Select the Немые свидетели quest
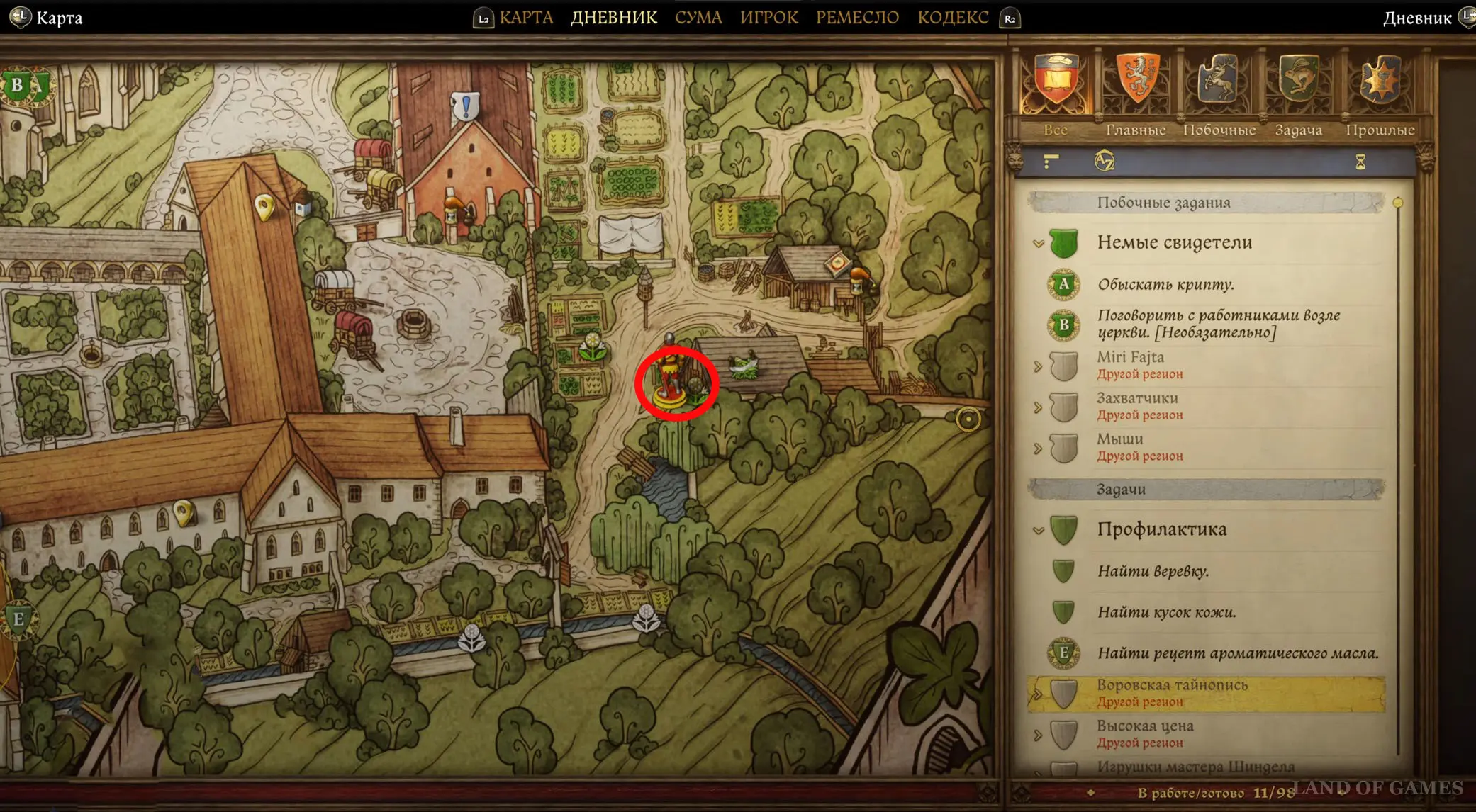 click(x=1174, y=243)
